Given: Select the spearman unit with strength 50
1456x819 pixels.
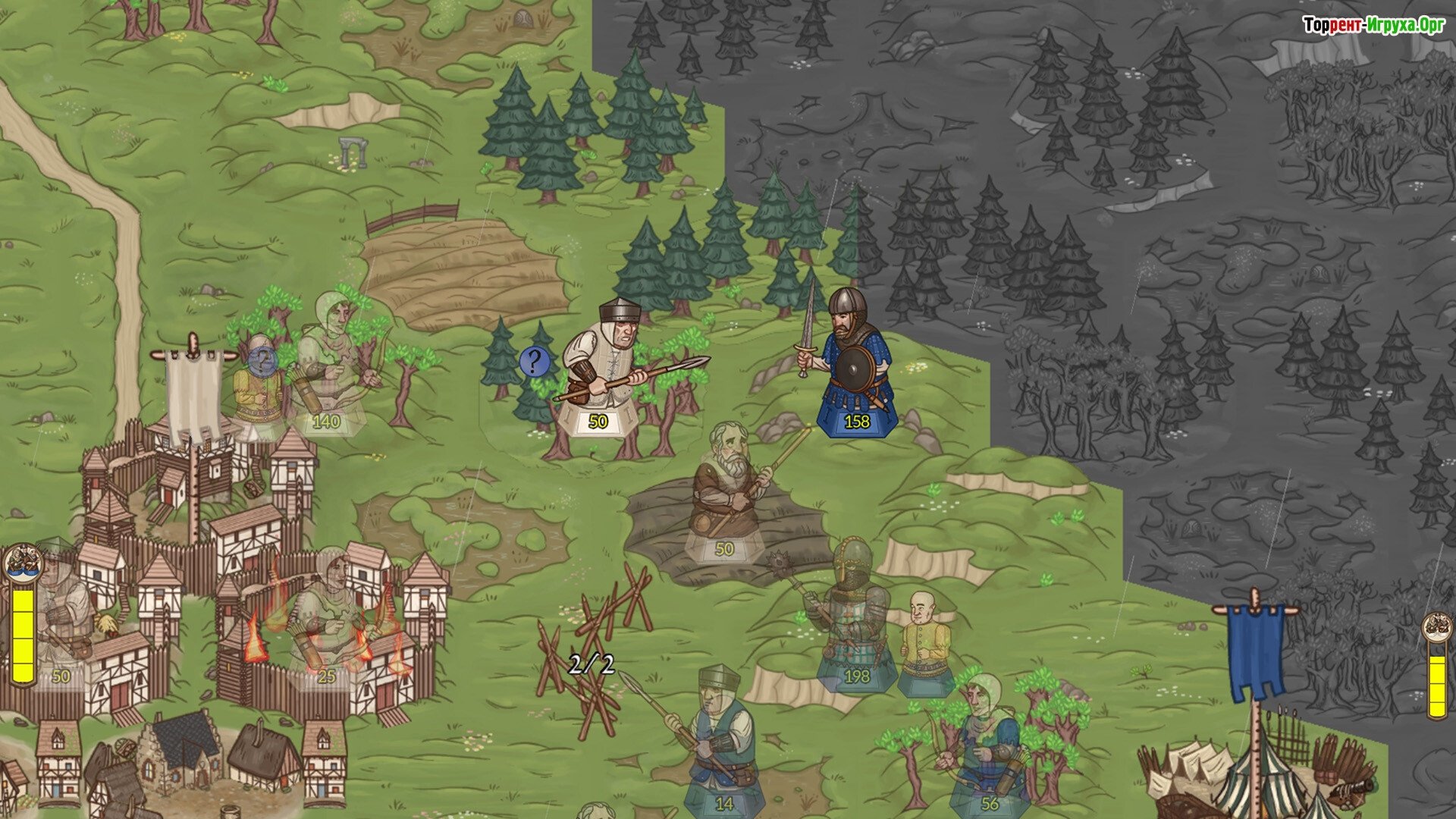Looking at the screenshot, I should 607,372.
